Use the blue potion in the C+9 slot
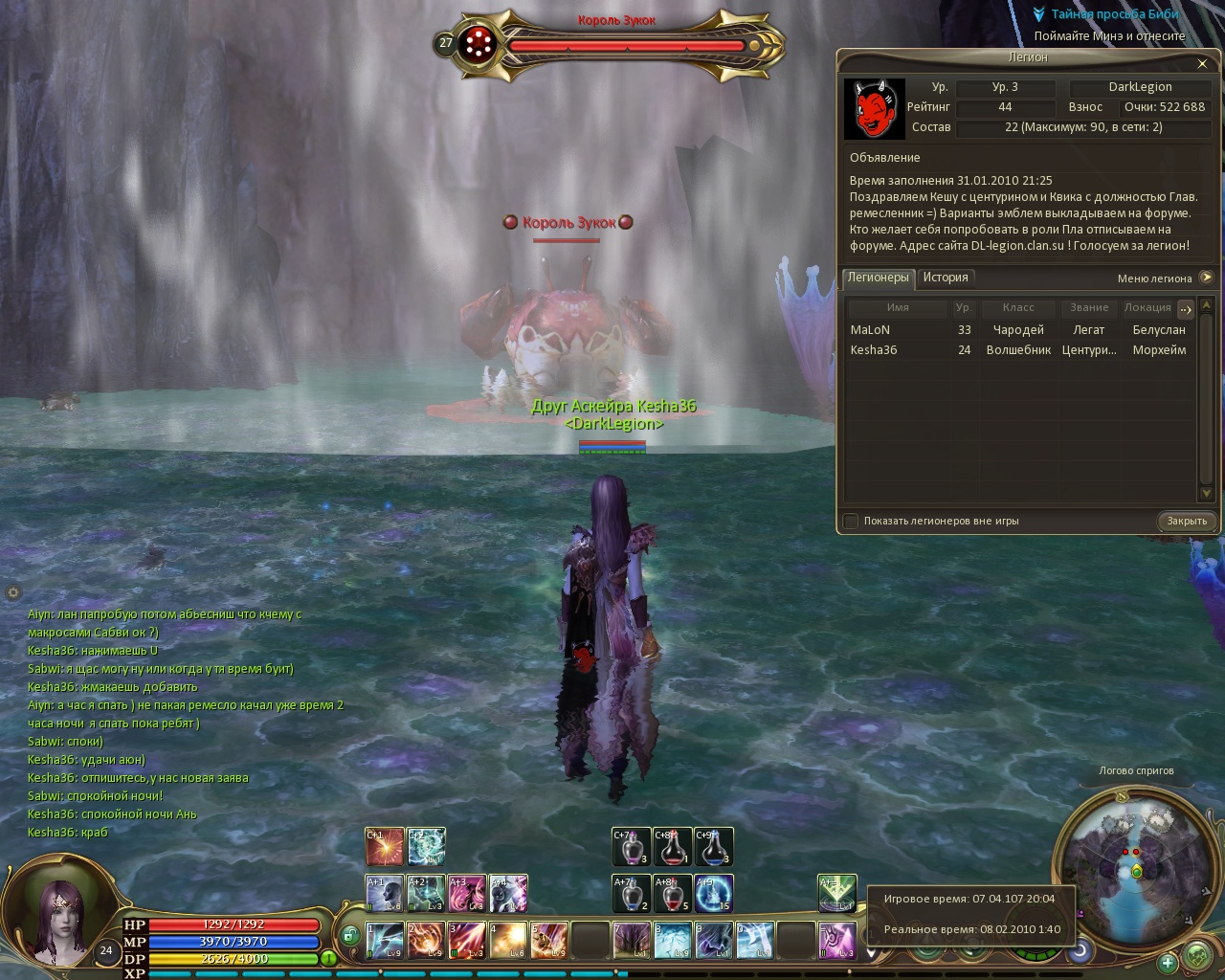Screen dimensions: 1225x980 pos(714,846)
